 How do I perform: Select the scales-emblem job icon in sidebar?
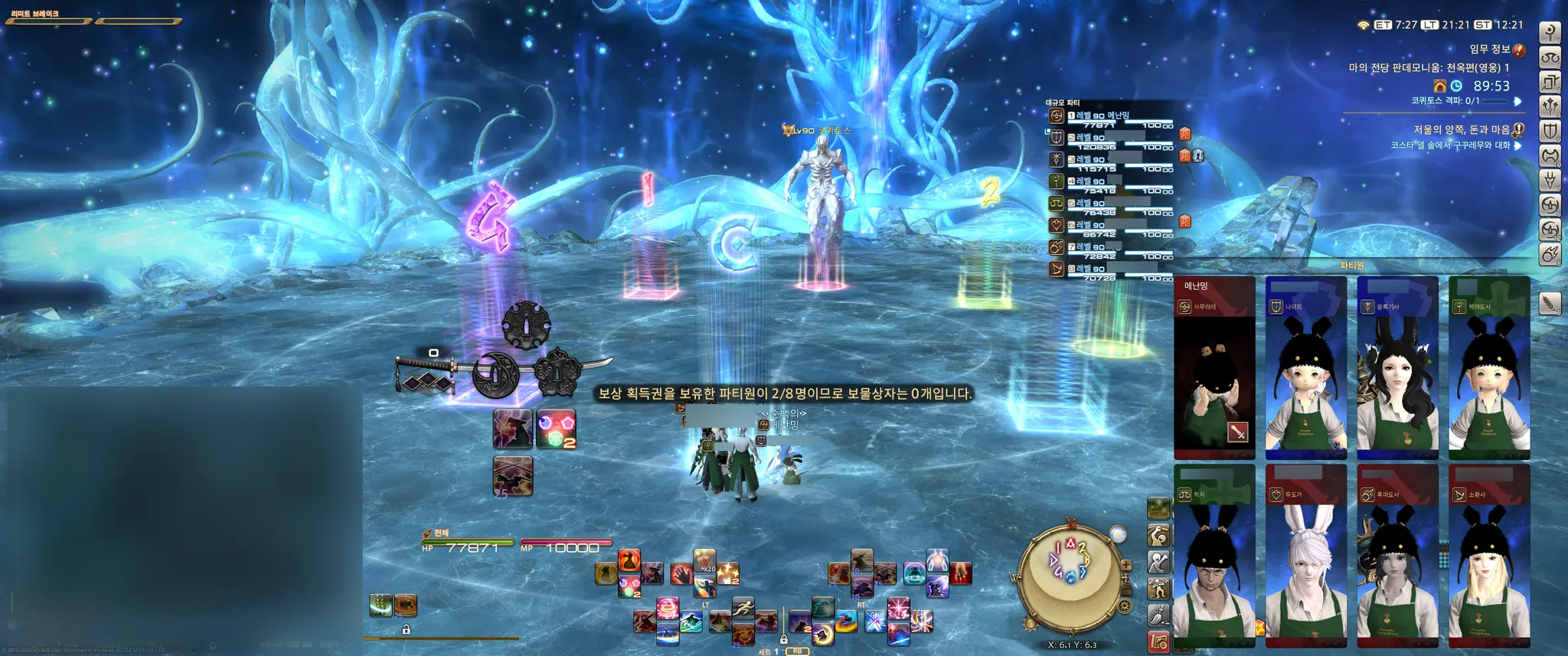point(1550,57)
